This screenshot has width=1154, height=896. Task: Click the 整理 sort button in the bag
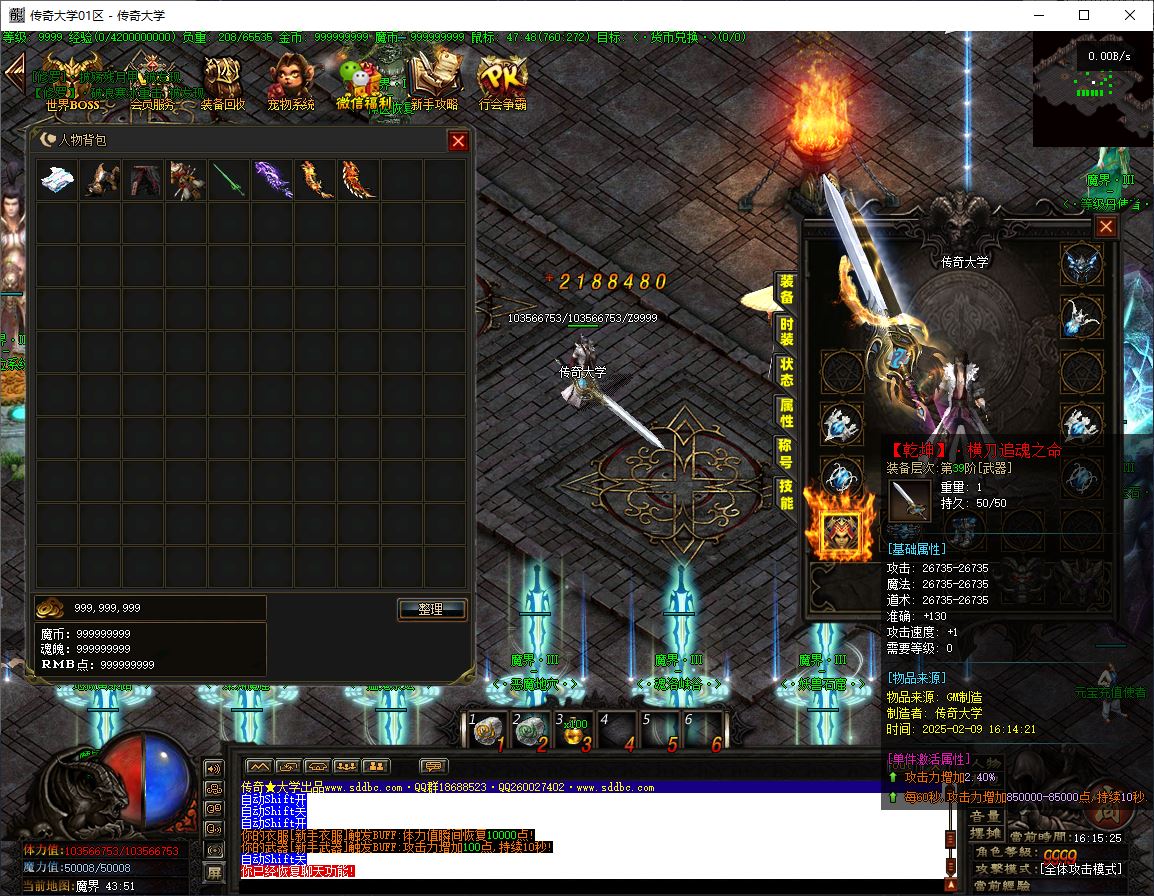coord(432,609)
